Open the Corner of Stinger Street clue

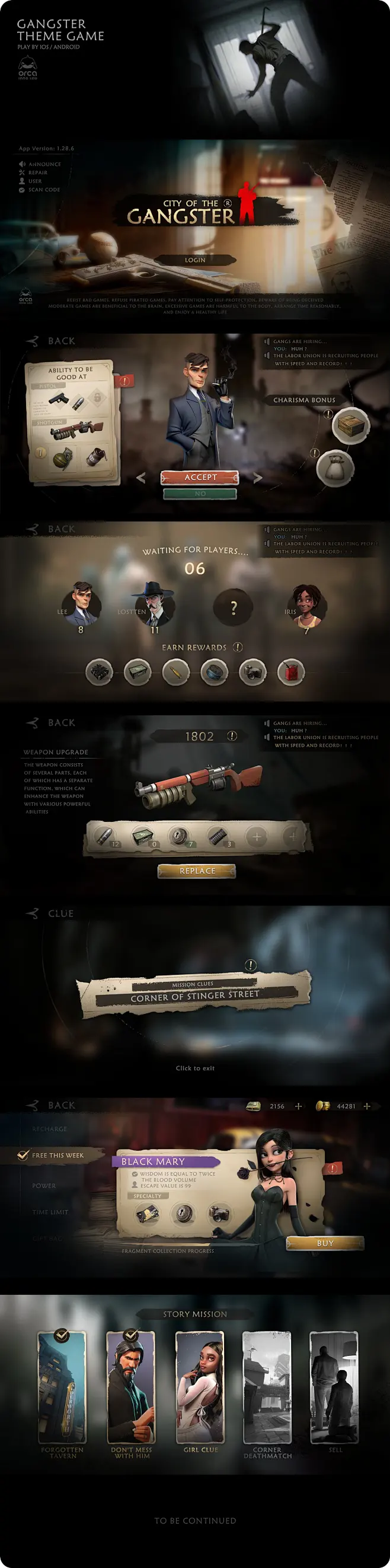tap(194, 996)
